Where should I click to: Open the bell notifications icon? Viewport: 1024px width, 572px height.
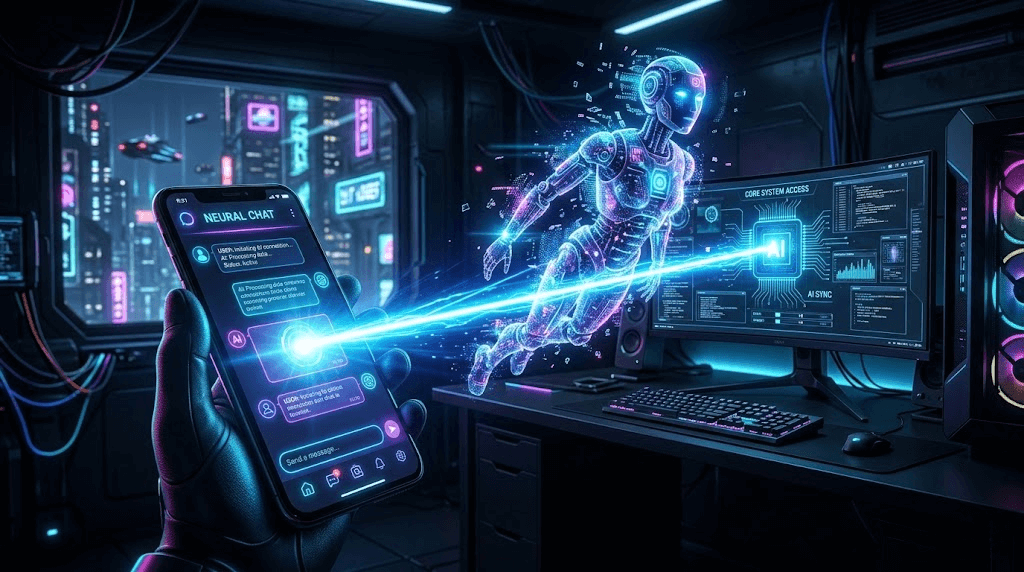(x=379, y=463)
